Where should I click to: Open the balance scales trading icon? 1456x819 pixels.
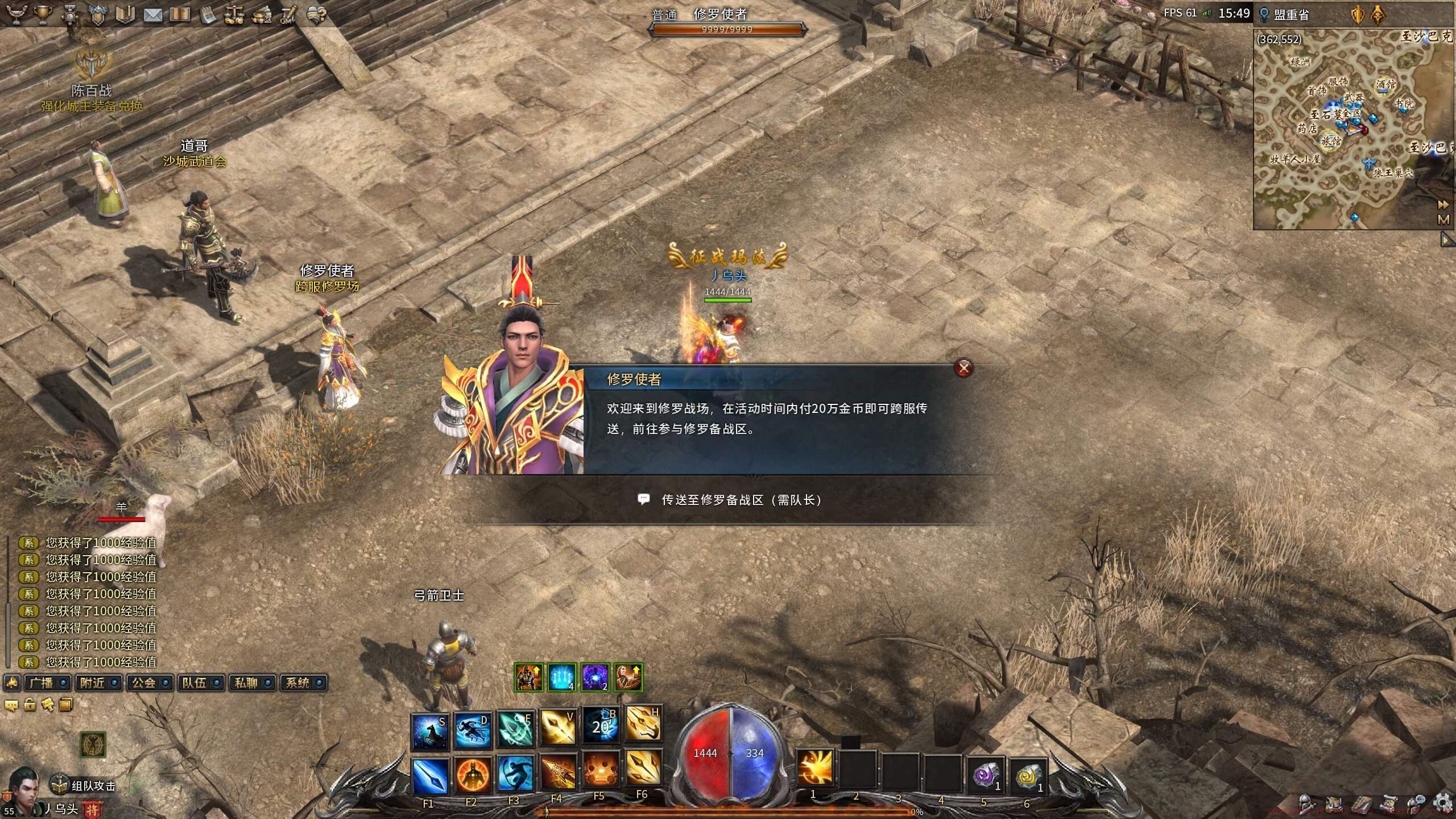234,15
